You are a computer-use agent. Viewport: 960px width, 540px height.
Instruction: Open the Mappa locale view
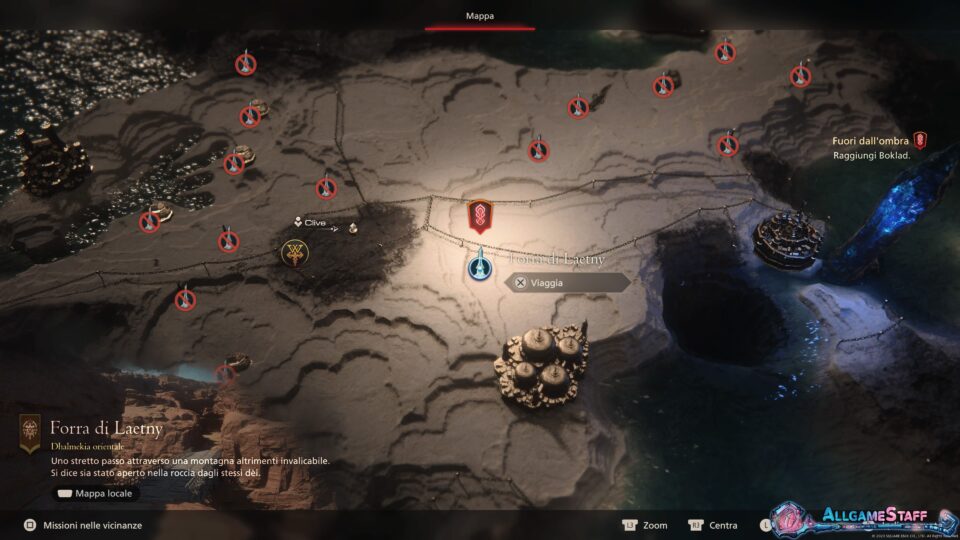pyautogui.click(x=95, y=493)
